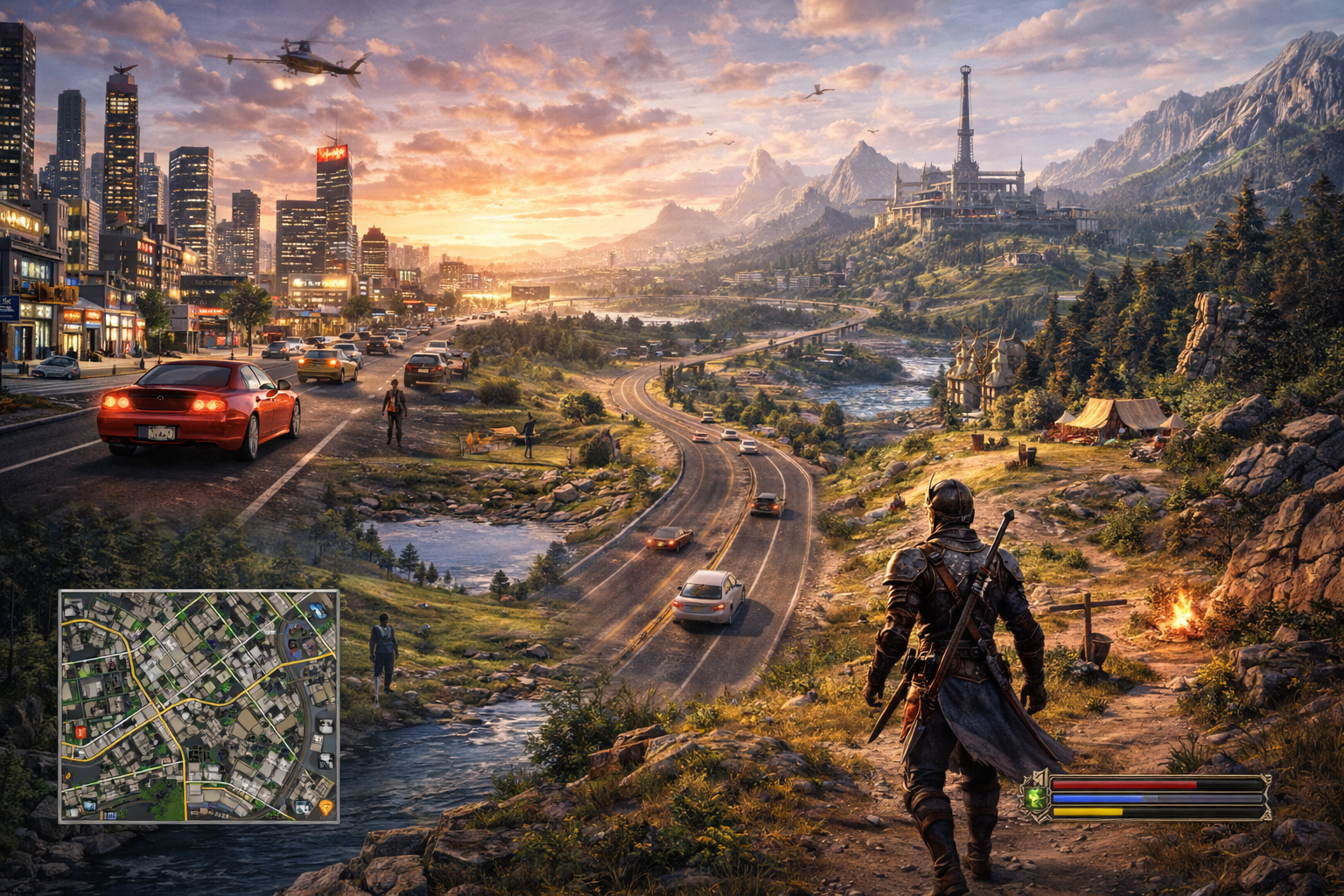Click the white sedan driving on the highway

pos(709,600)
